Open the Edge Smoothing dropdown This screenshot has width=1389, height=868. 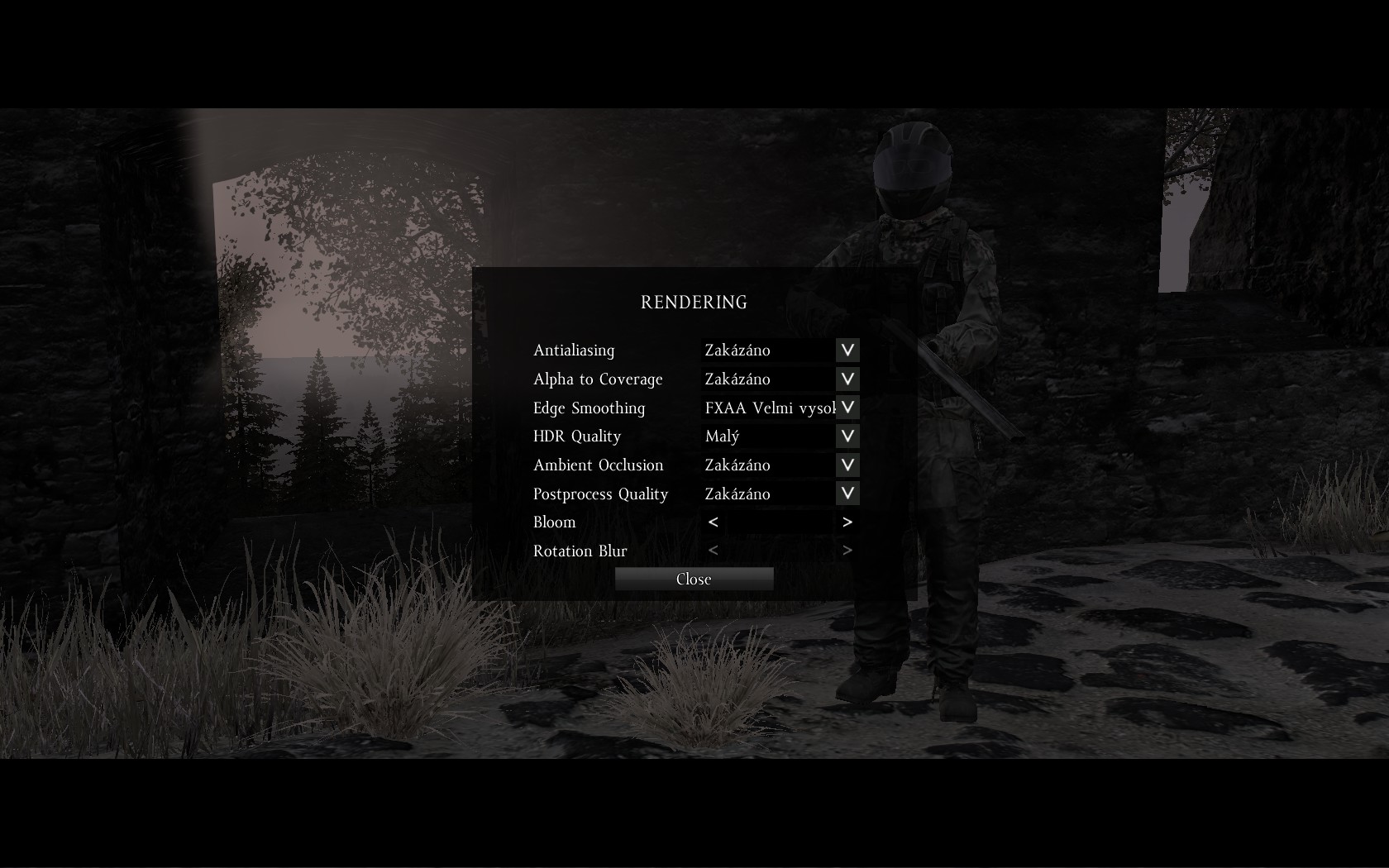847,408
